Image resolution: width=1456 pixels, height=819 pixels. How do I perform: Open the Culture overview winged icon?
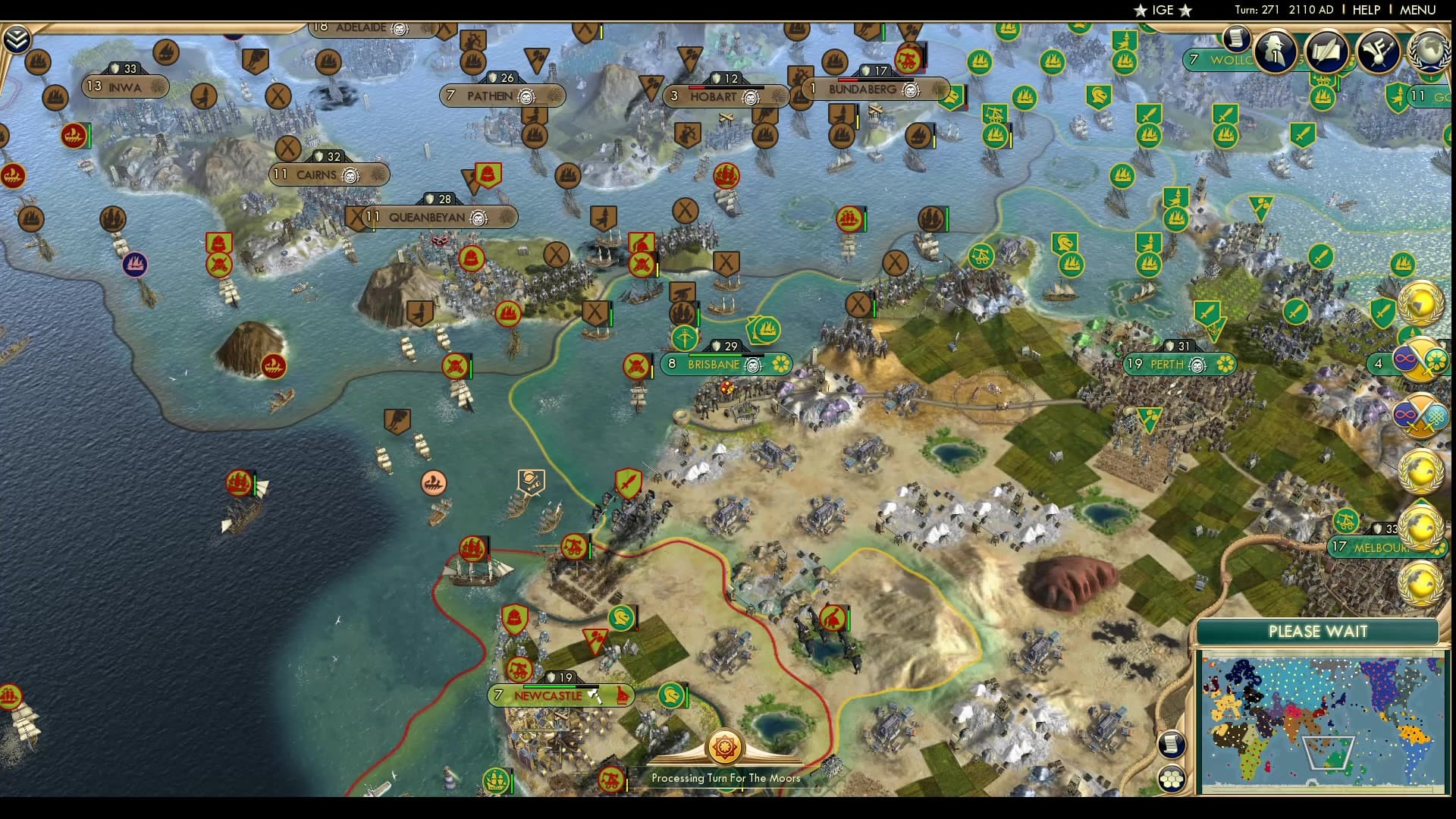click(1378, 52)
